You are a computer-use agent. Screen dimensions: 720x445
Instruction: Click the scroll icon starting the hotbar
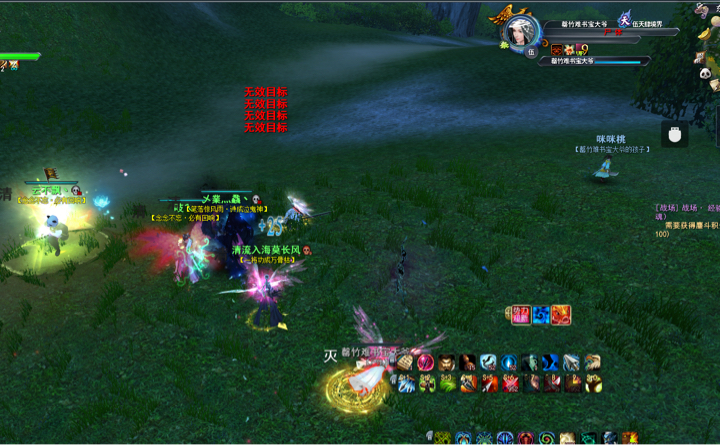point(404,363)
